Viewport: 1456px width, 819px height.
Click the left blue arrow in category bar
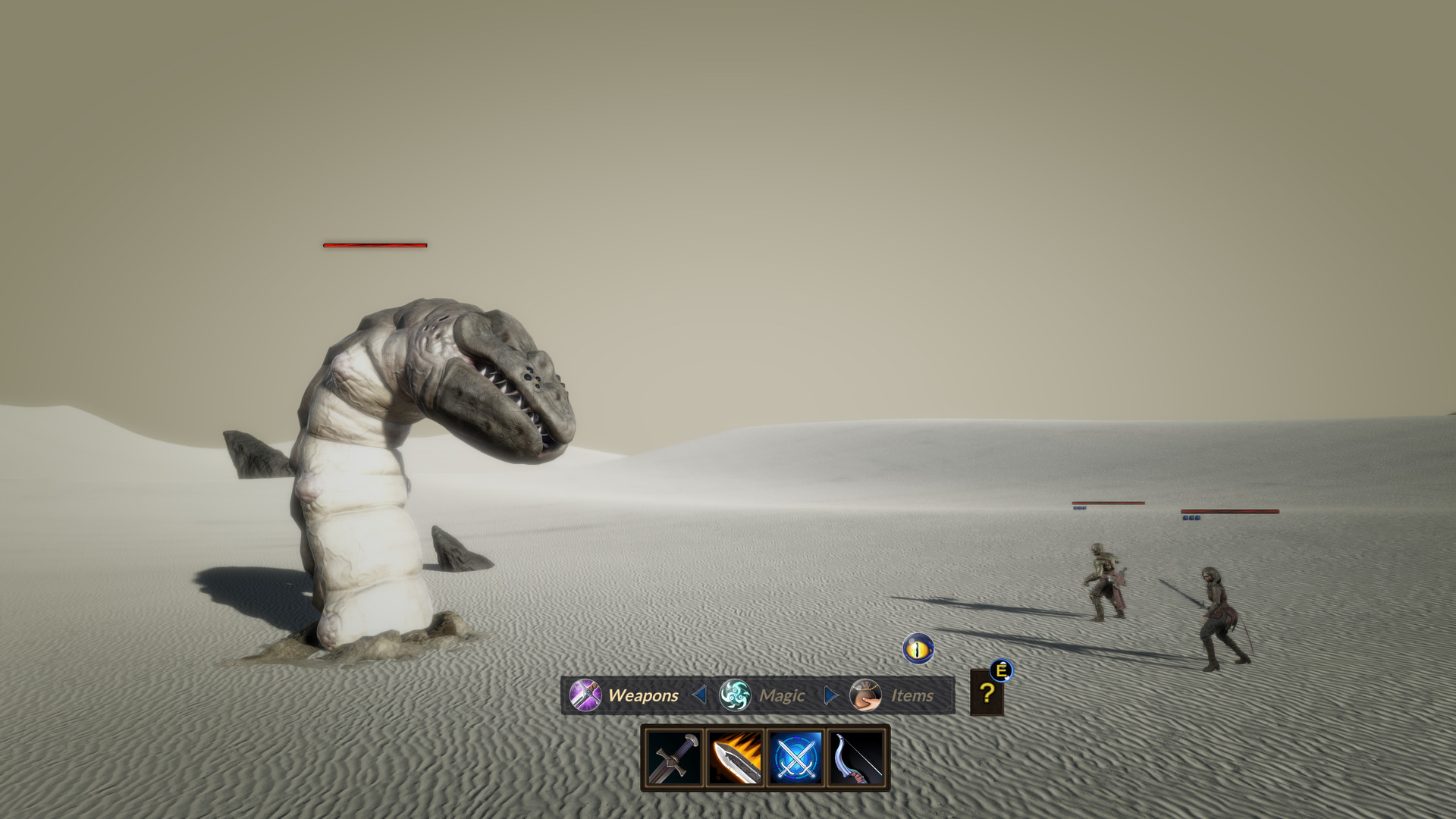pos(699,695)
